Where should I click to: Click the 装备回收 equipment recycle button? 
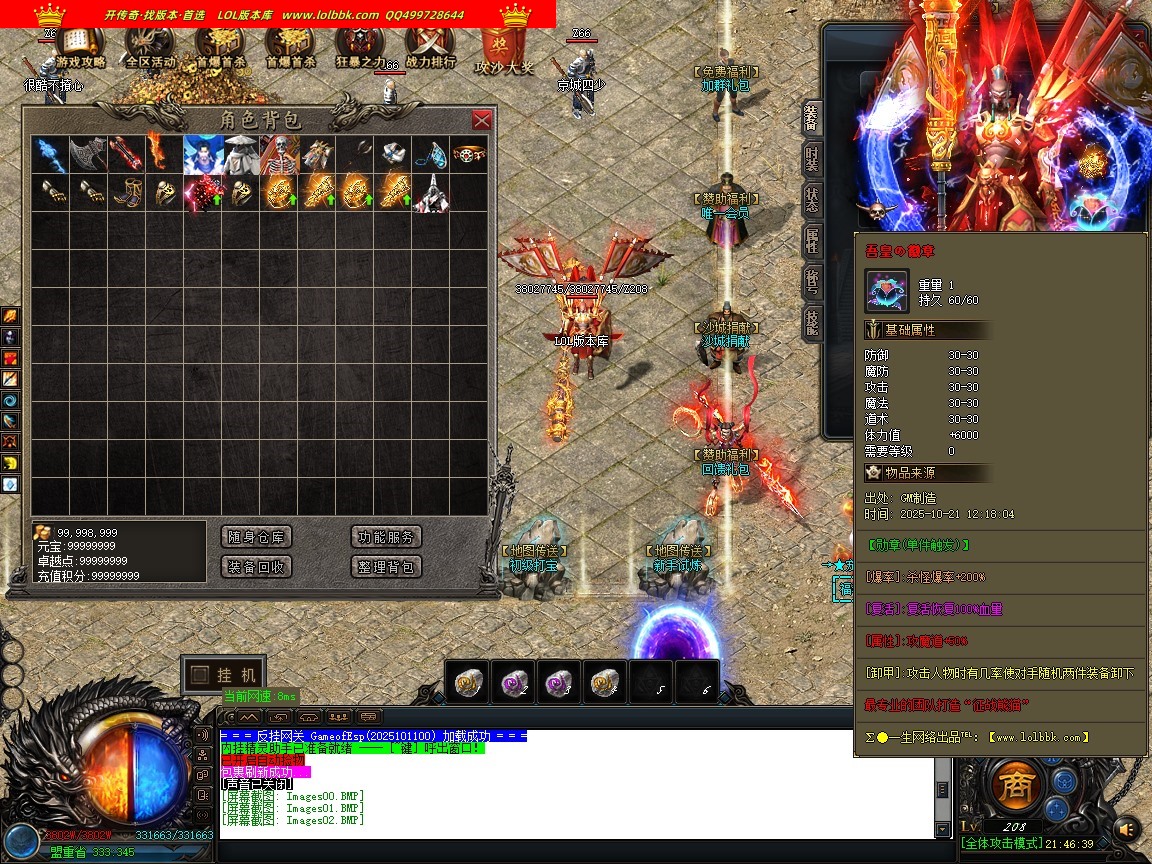256,567
